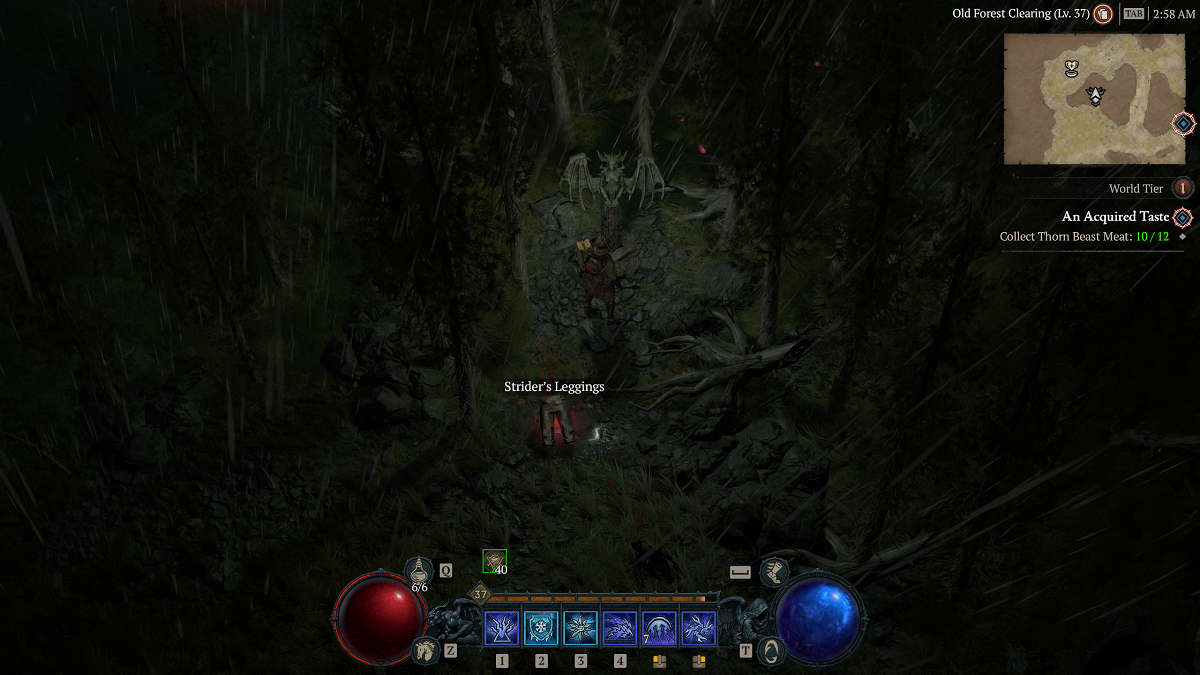Activate the first lightning skill slot

point(501,629)
